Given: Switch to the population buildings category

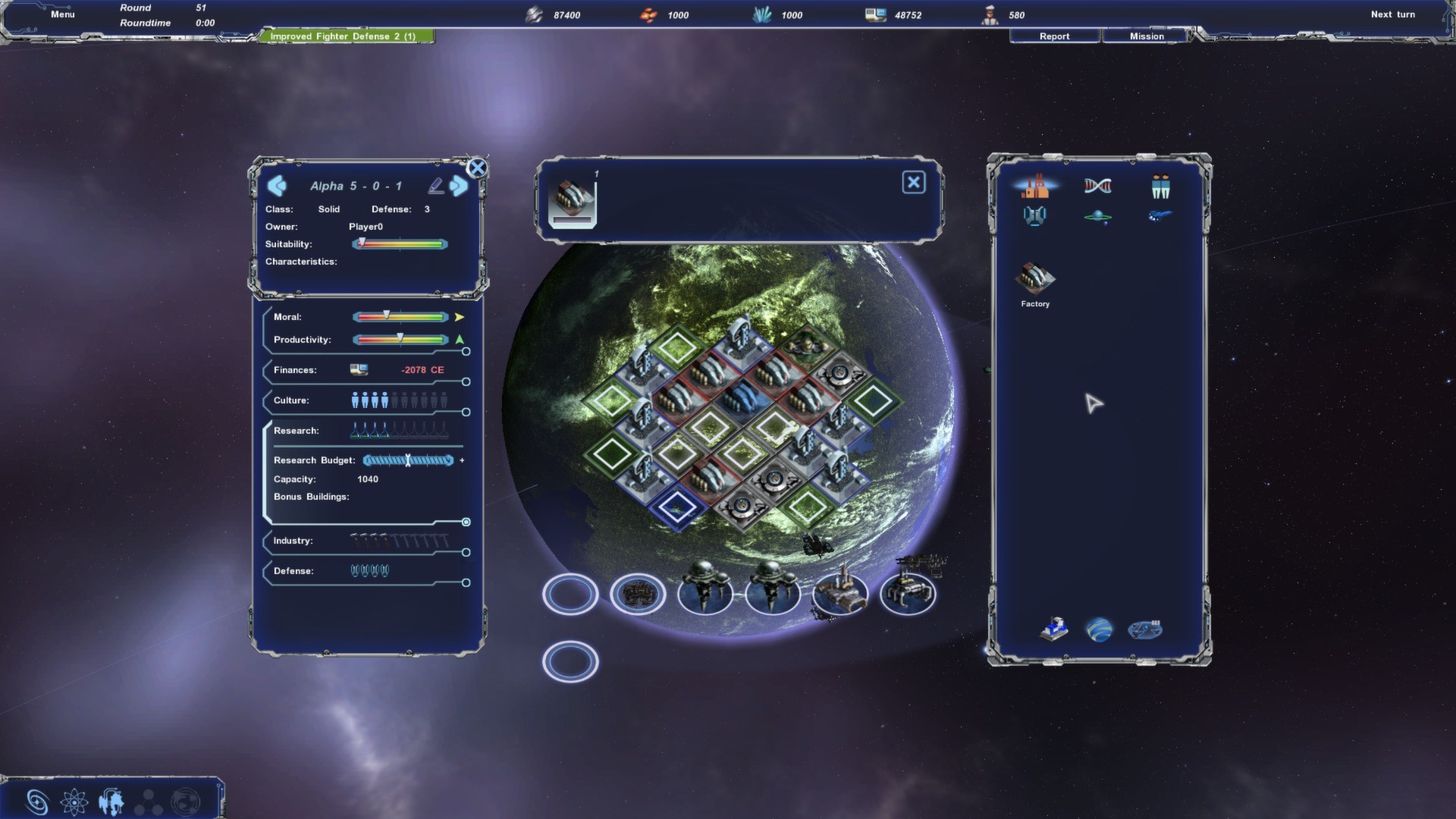Looking at the screenshot, I should point(1160,186).
